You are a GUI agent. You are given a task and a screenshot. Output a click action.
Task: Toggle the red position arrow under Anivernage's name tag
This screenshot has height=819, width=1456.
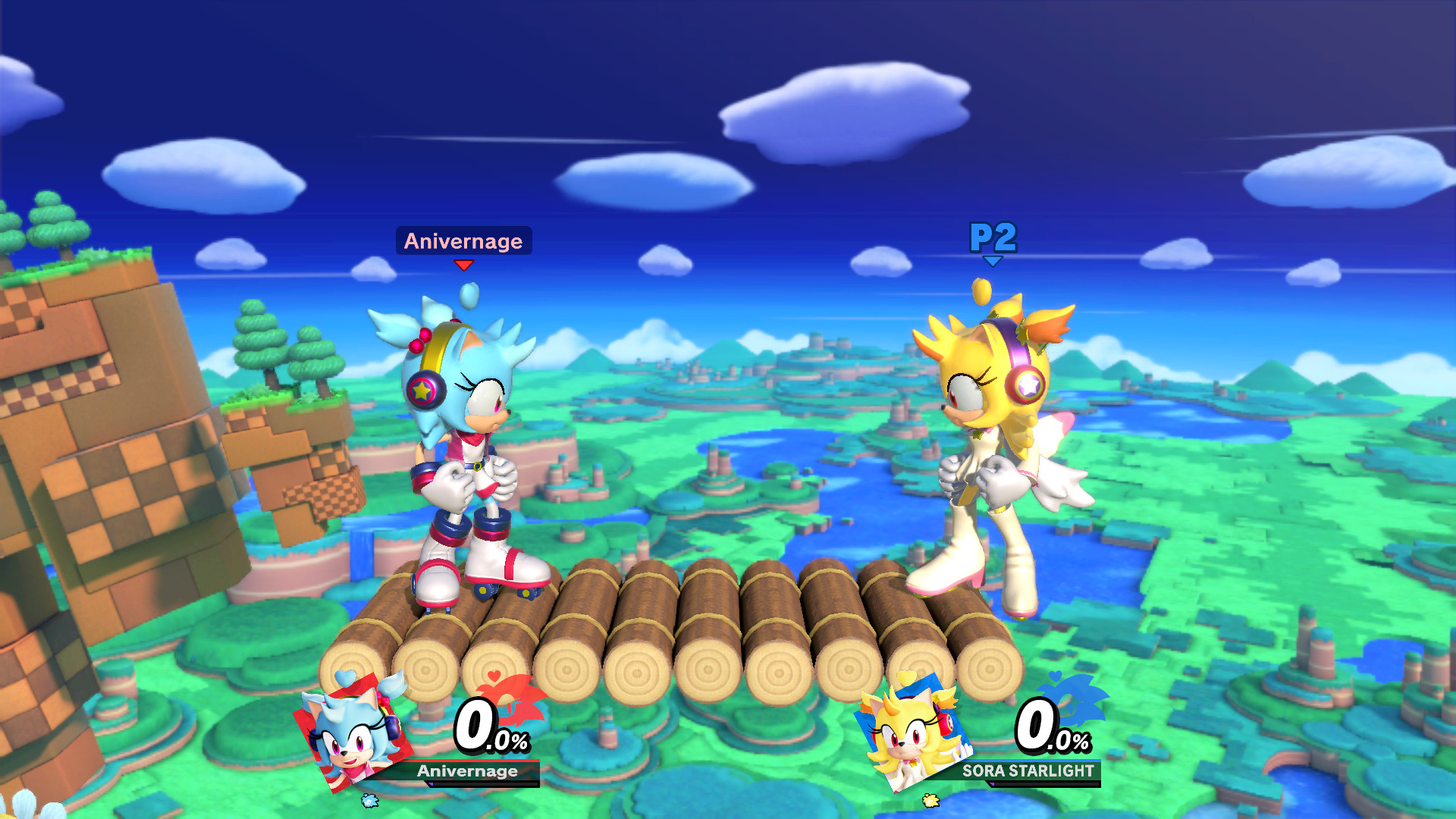click(464, 265)
